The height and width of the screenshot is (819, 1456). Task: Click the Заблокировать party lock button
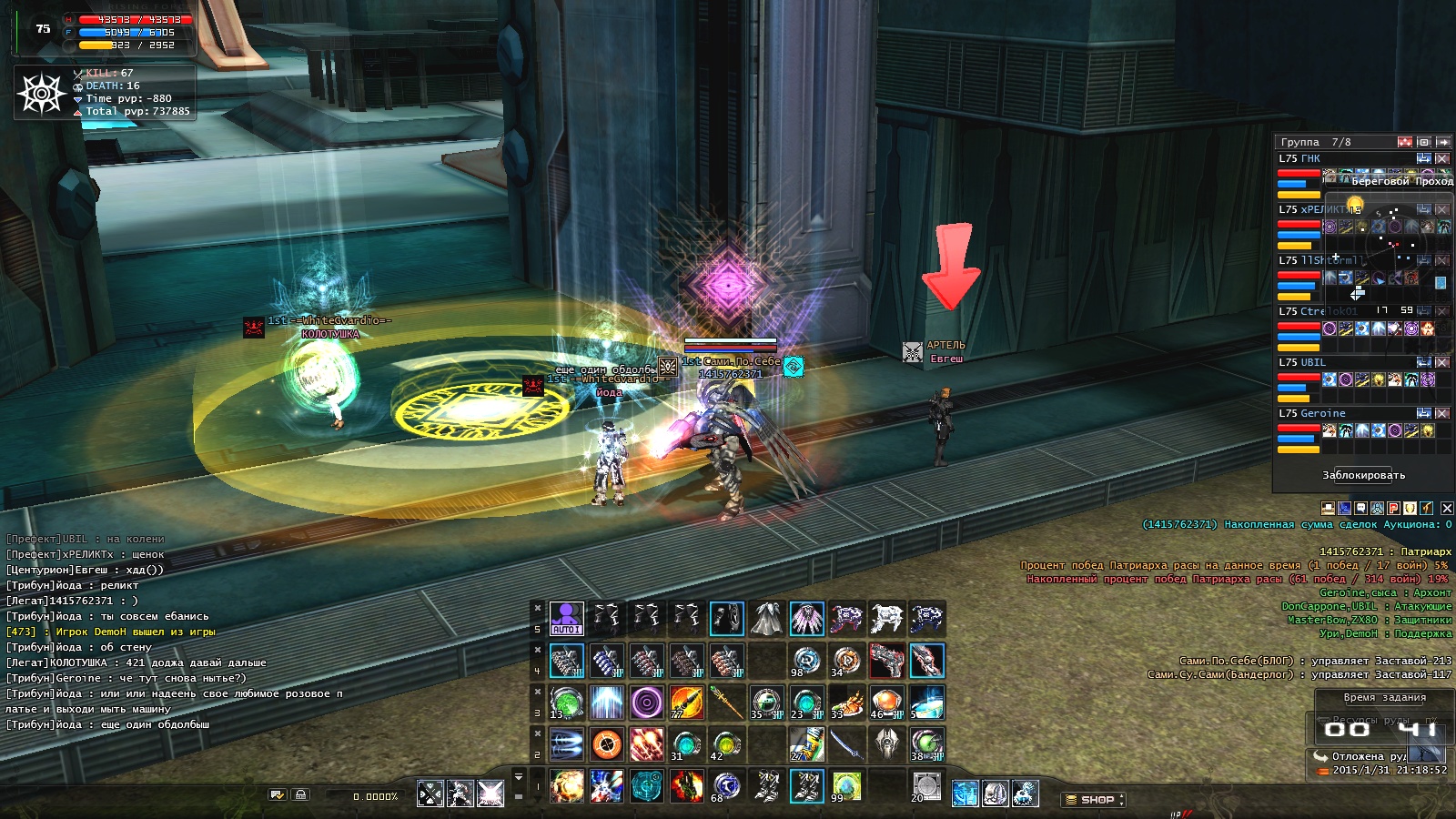click(1363, 475)
